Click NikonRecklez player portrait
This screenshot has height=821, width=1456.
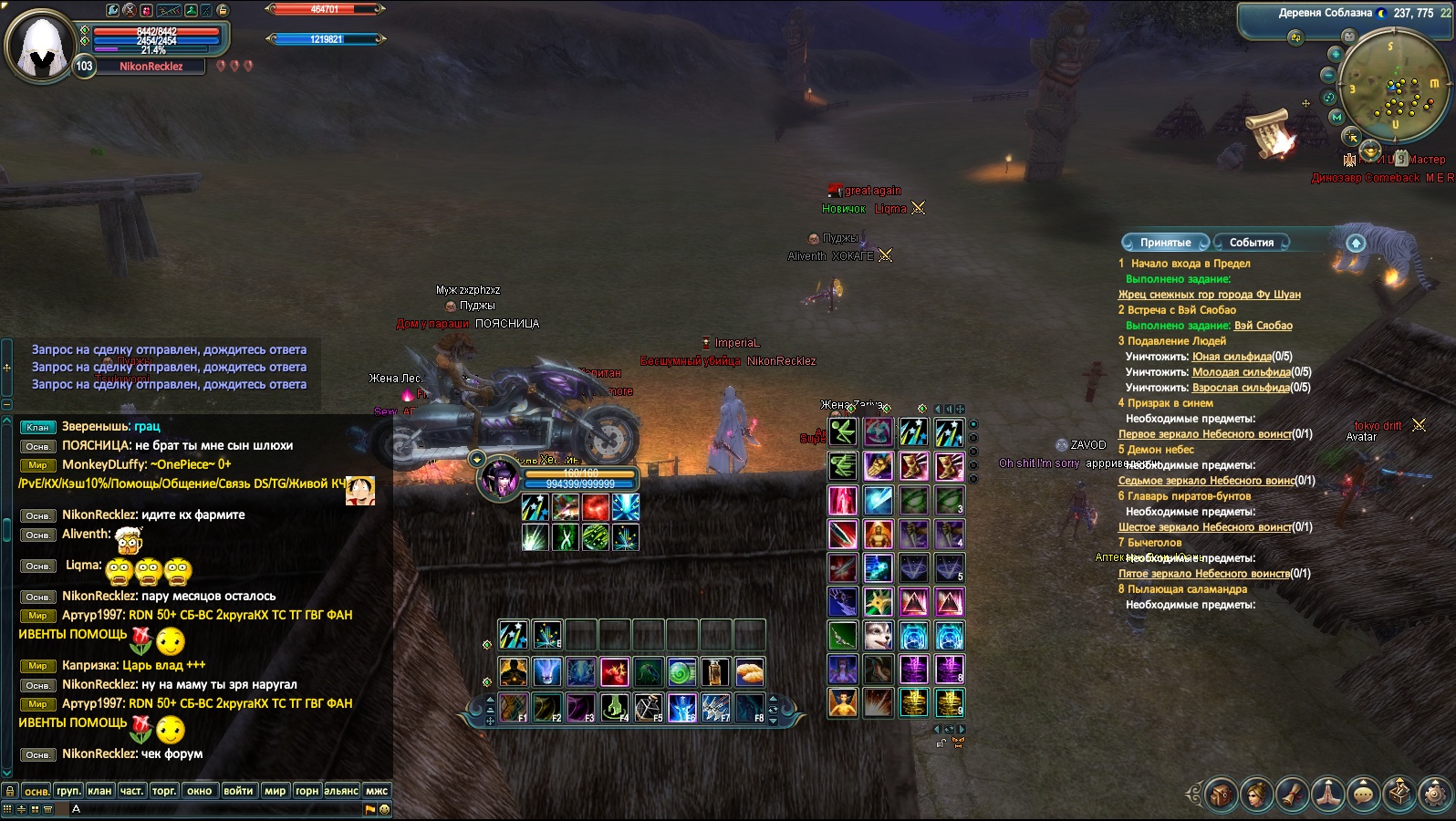coord(40,45)
